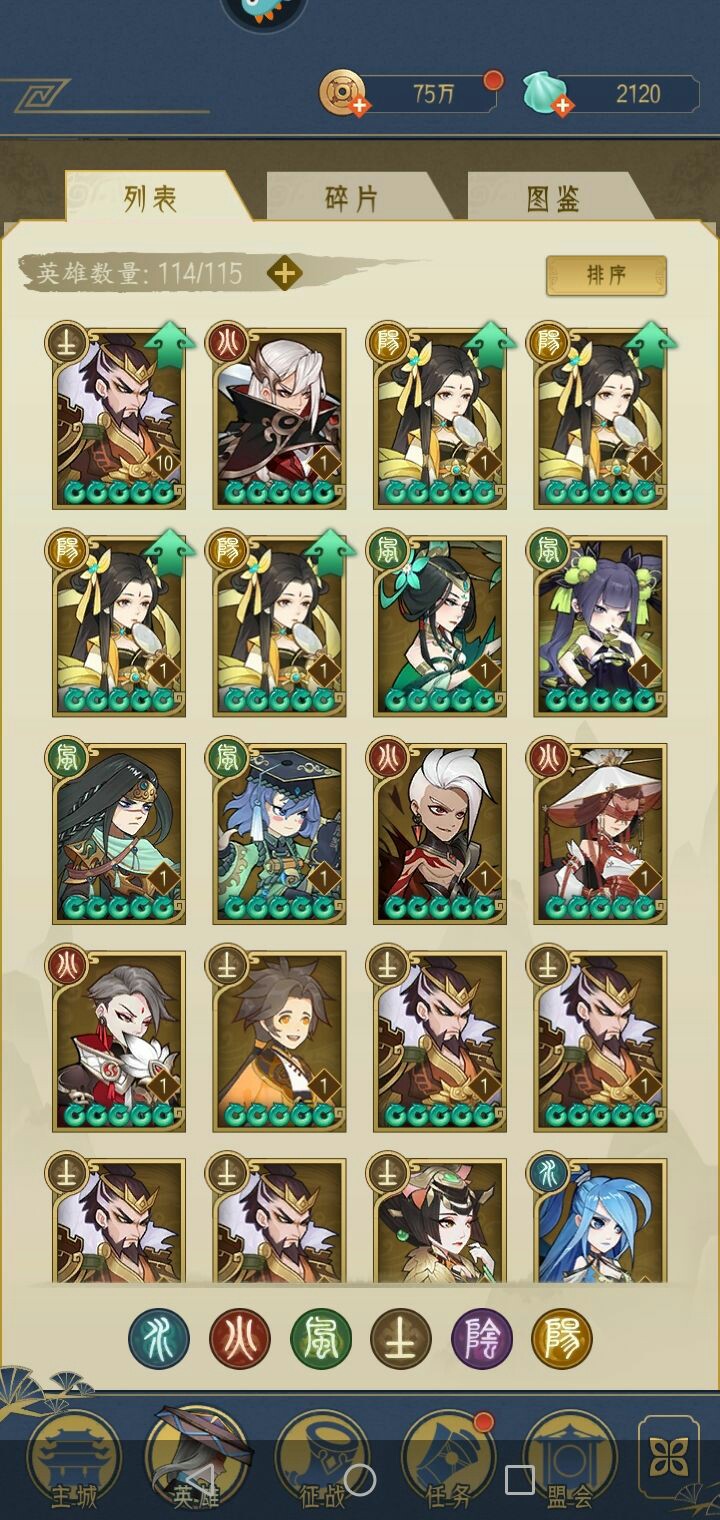Filter heroes by 陰 yin element
The width and height of the screenshot is (720, 1520).
pyautogui.click(x=482, y=1339)
